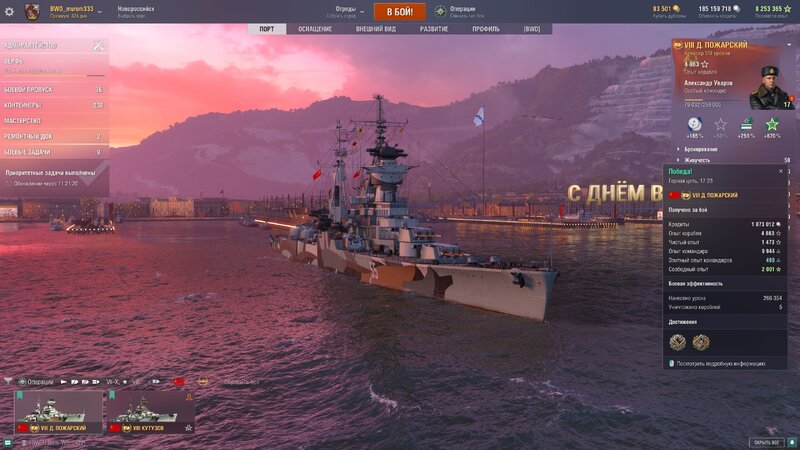
Task: Open the Ремонтный док entry
Action: click(53, 136)
